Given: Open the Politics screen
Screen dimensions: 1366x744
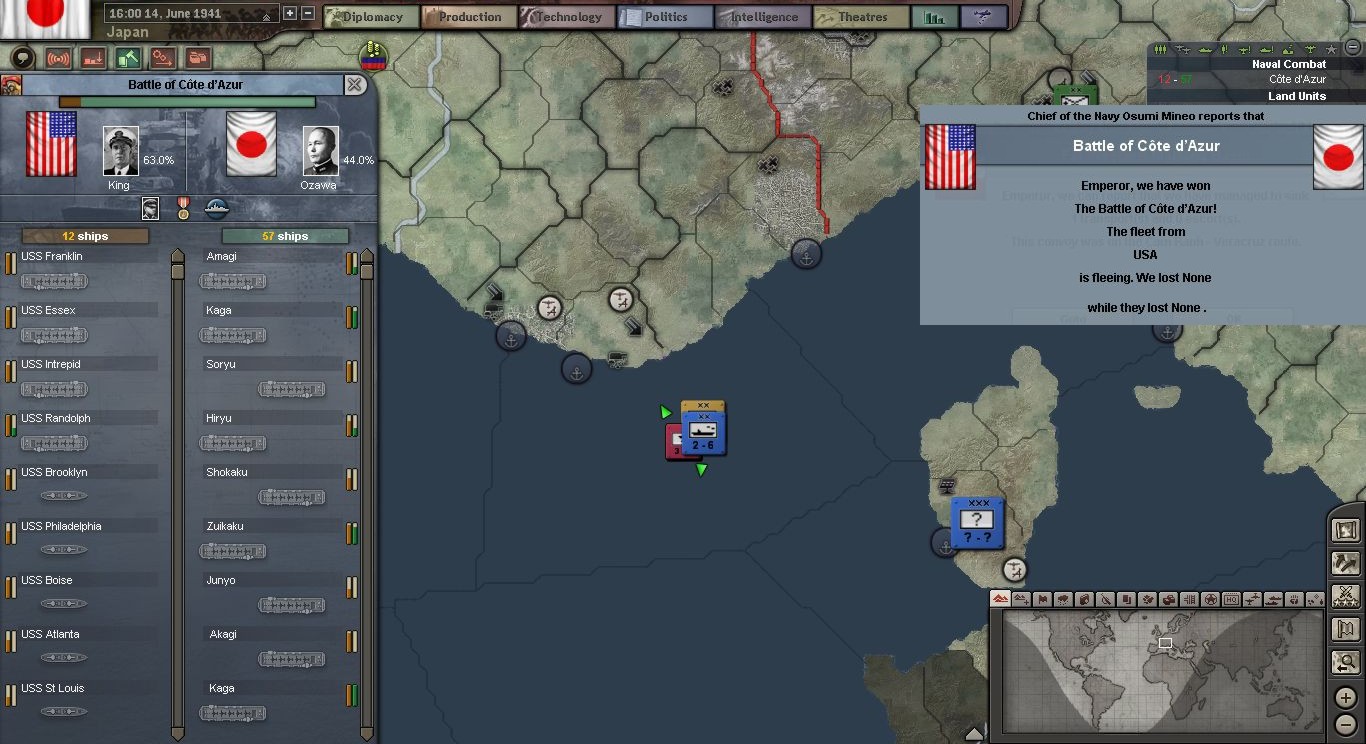Looking at the screenshot, I should [x=665, y=17].
